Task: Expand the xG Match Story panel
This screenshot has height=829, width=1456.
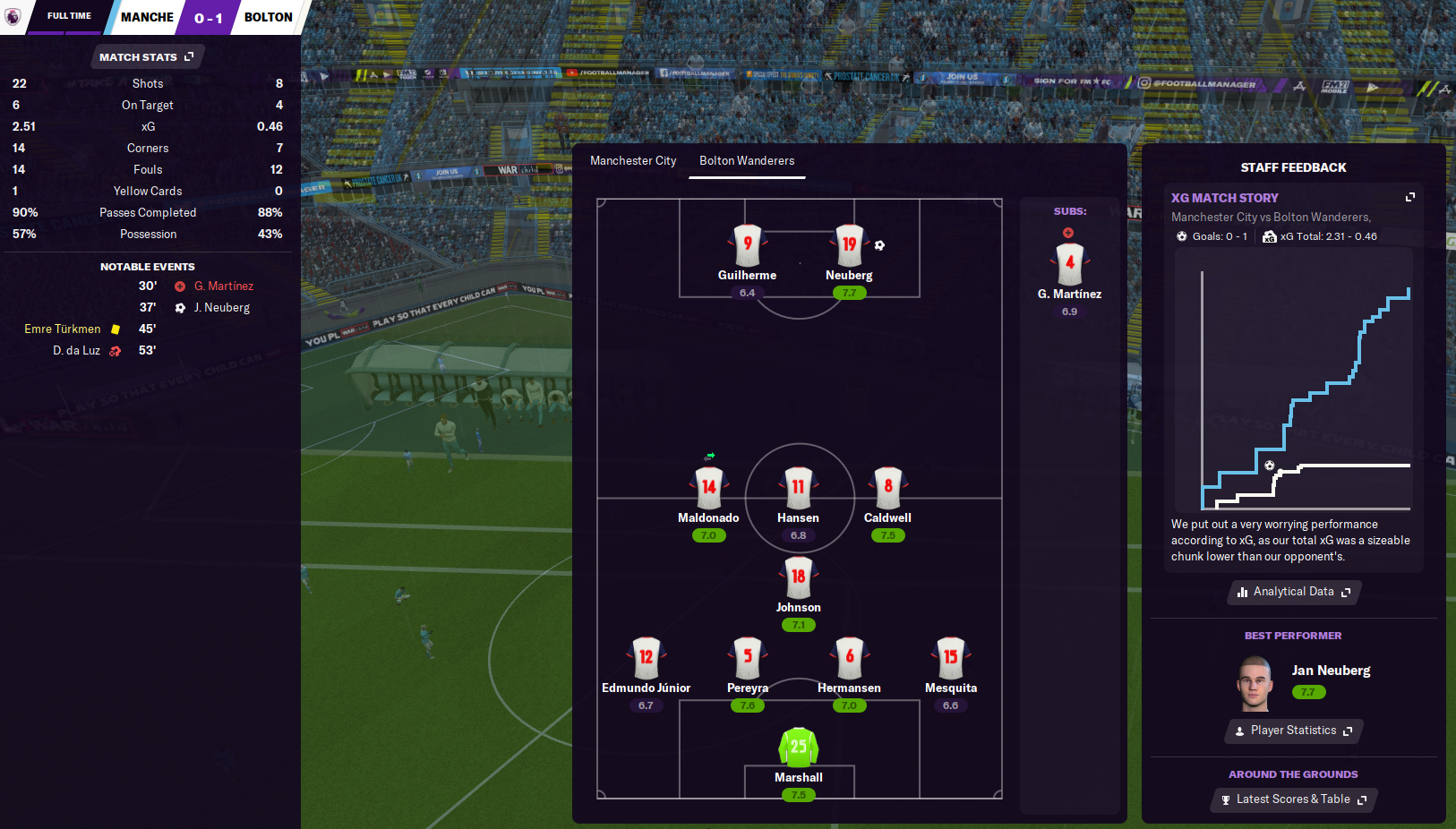Action: 1409,198
